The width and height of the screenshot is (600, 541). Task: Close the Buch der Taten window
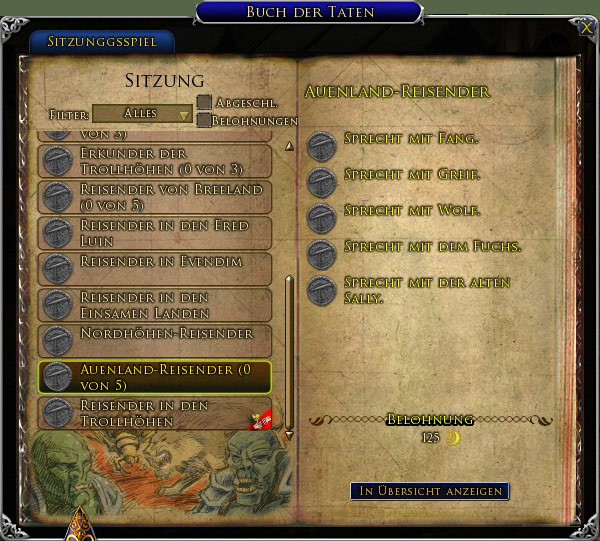tap(585, 28)
